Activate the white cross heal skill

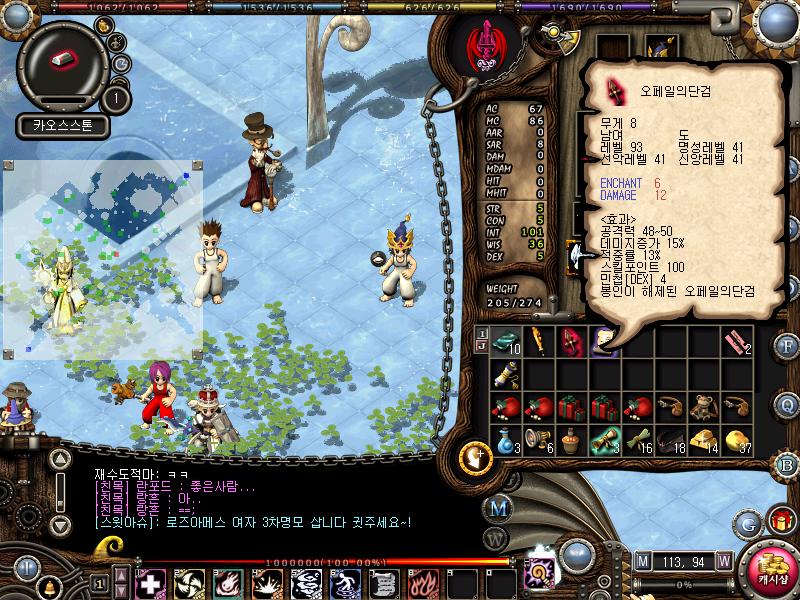[150, 582]
